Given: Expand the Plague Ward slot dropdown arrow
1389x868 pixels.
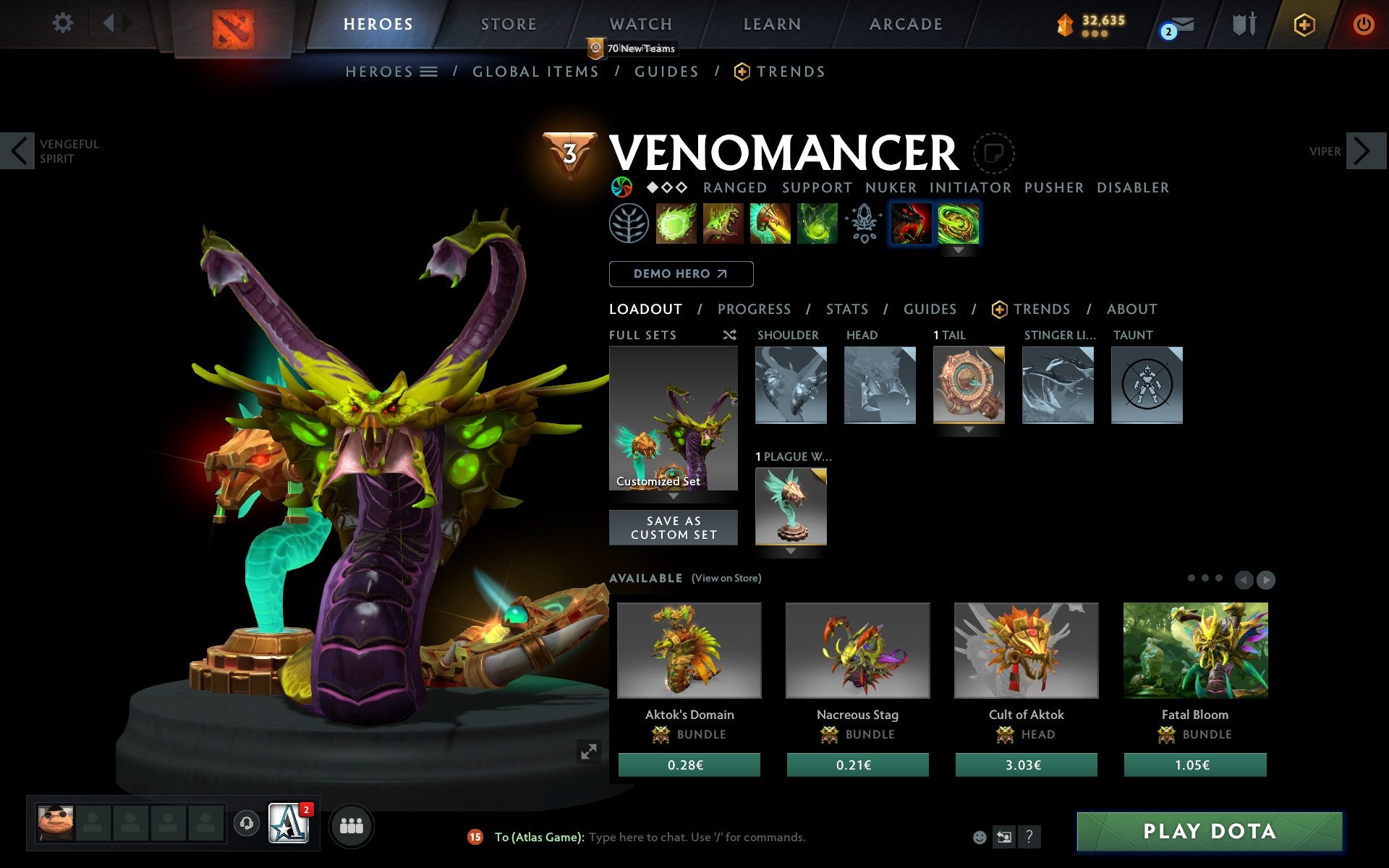Looking at the screenshot, I should (x=790, y=550).
